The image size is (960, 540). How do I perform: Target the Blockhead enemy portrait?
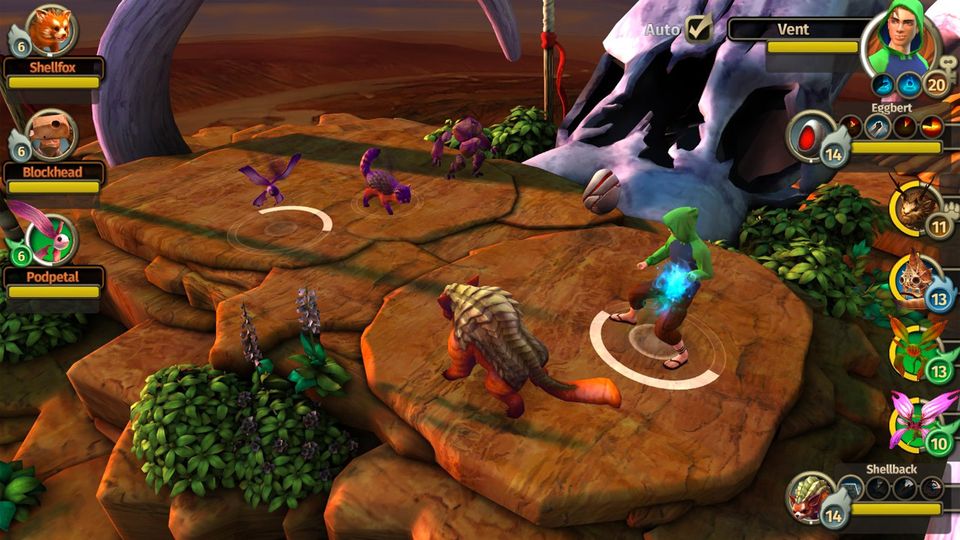coord(50,134)
